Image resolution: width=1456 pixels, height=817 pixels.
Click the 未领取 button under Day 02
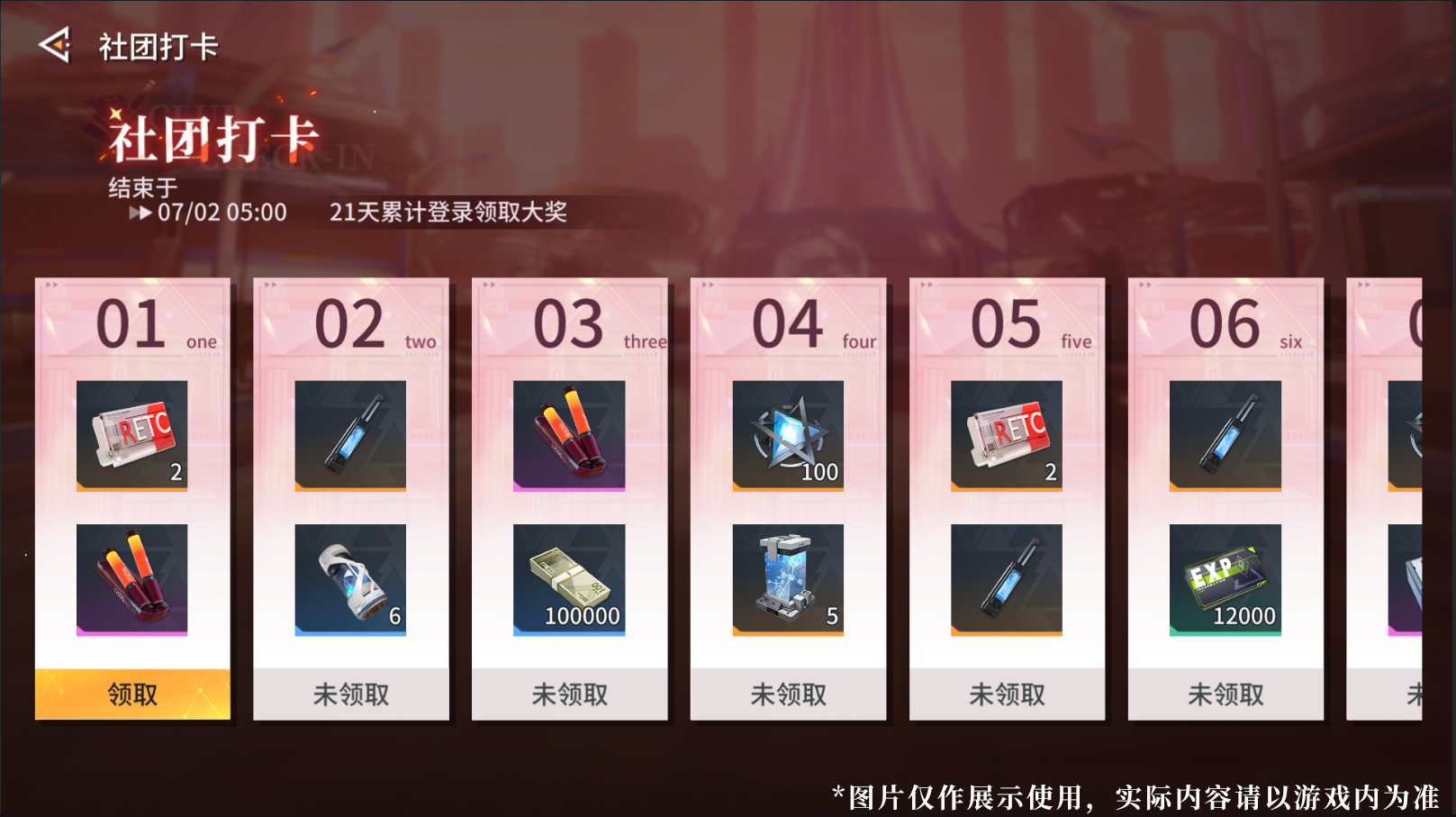pos(350,694)
